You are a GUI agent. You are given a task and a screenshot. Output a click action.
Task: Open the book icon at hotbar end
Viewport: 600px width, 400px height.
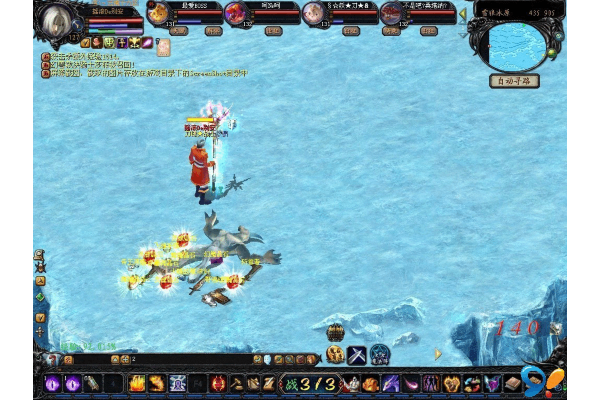512,383
